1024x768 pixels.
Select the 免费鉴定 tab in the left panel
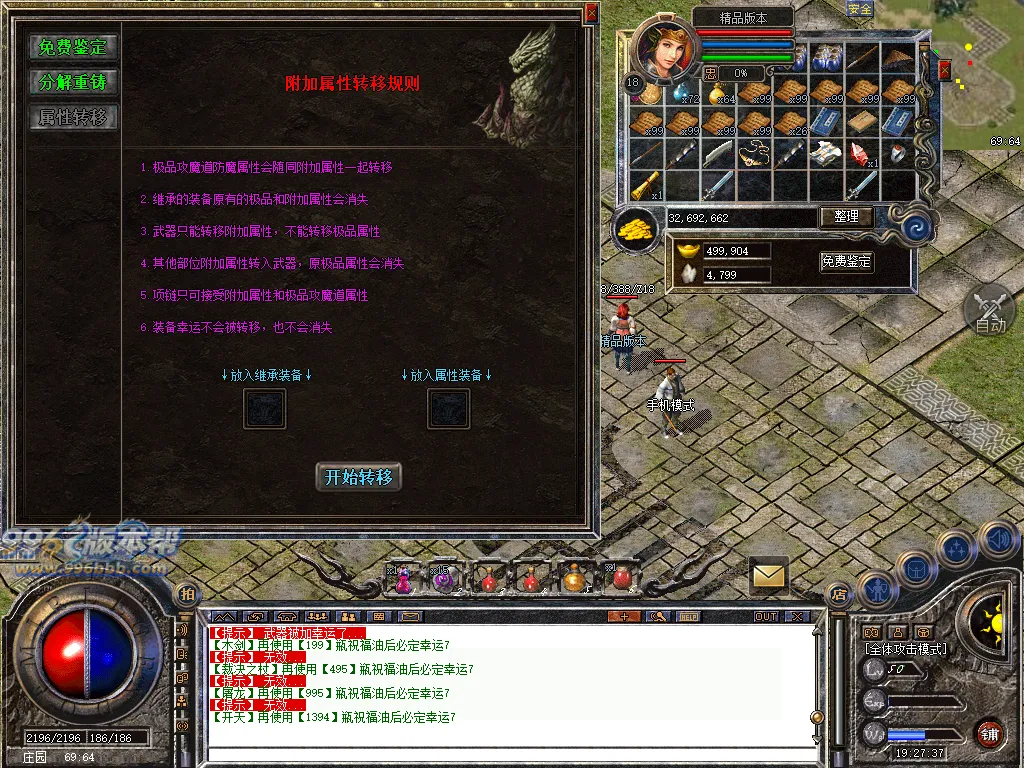[x=73, y=46]
